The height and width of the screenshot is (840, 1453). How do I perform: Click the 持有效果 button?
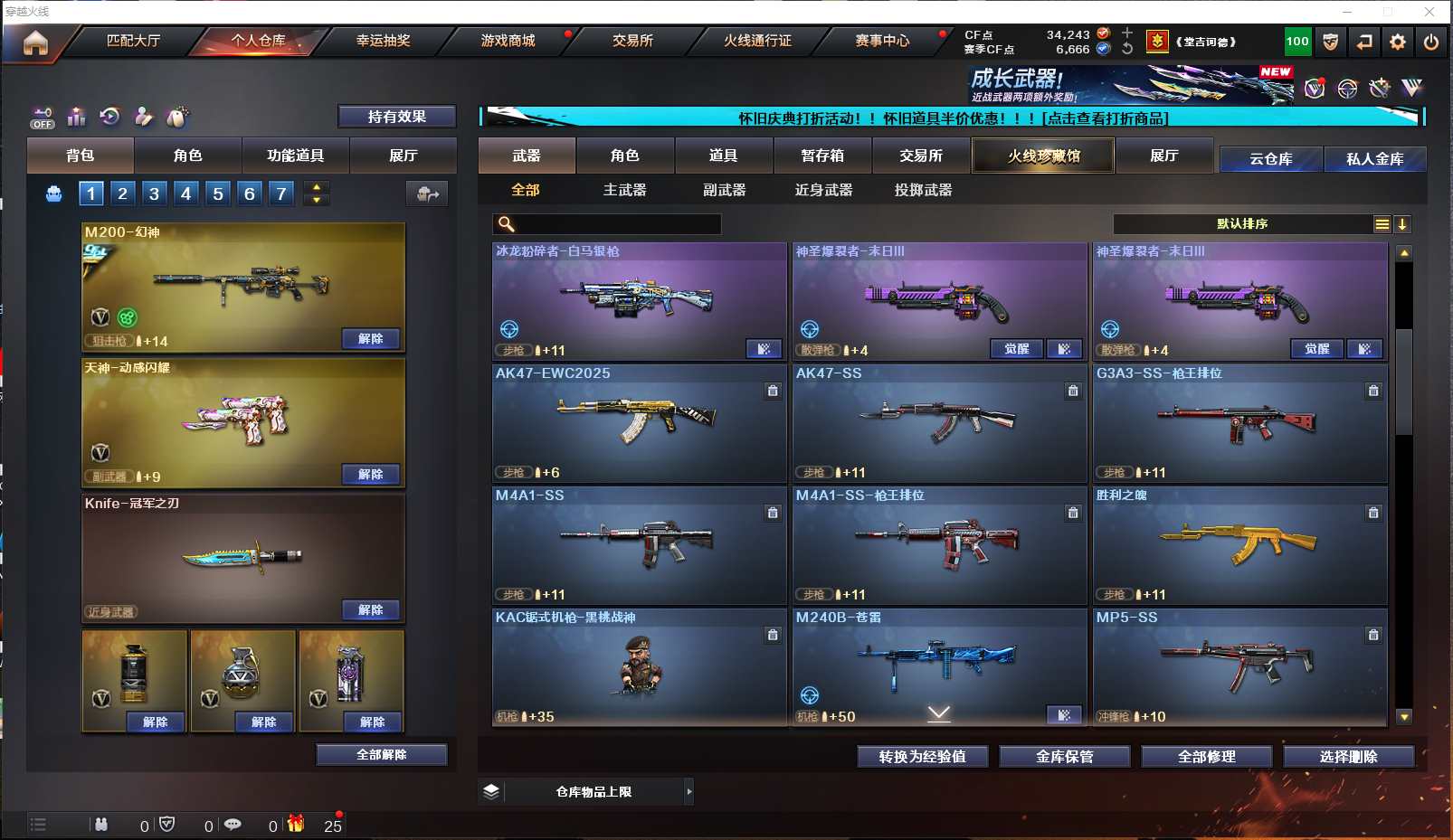point(396,117)
